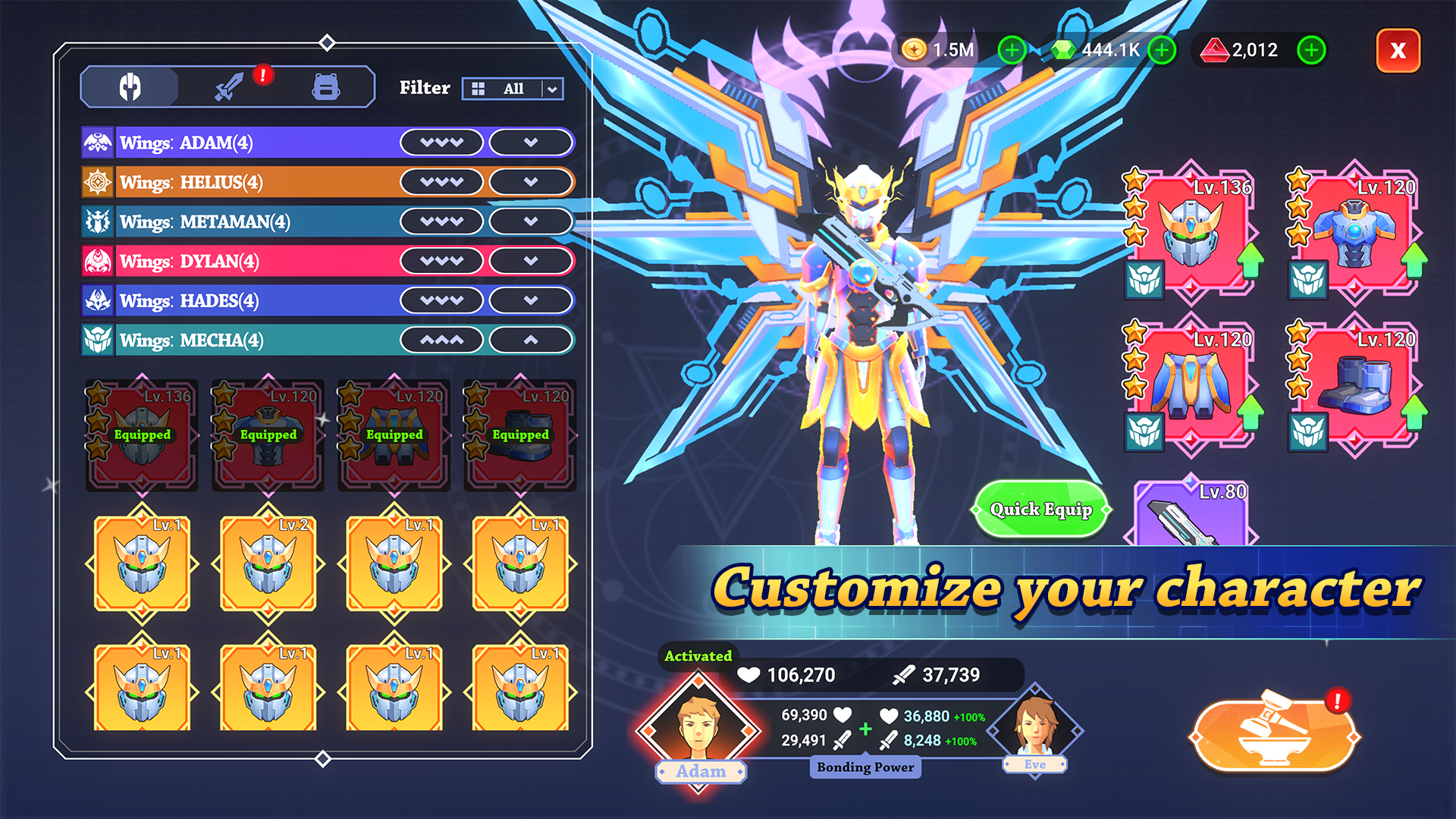Switch to the sword weapons tab

pyautogui.click(x=229, y=87)
